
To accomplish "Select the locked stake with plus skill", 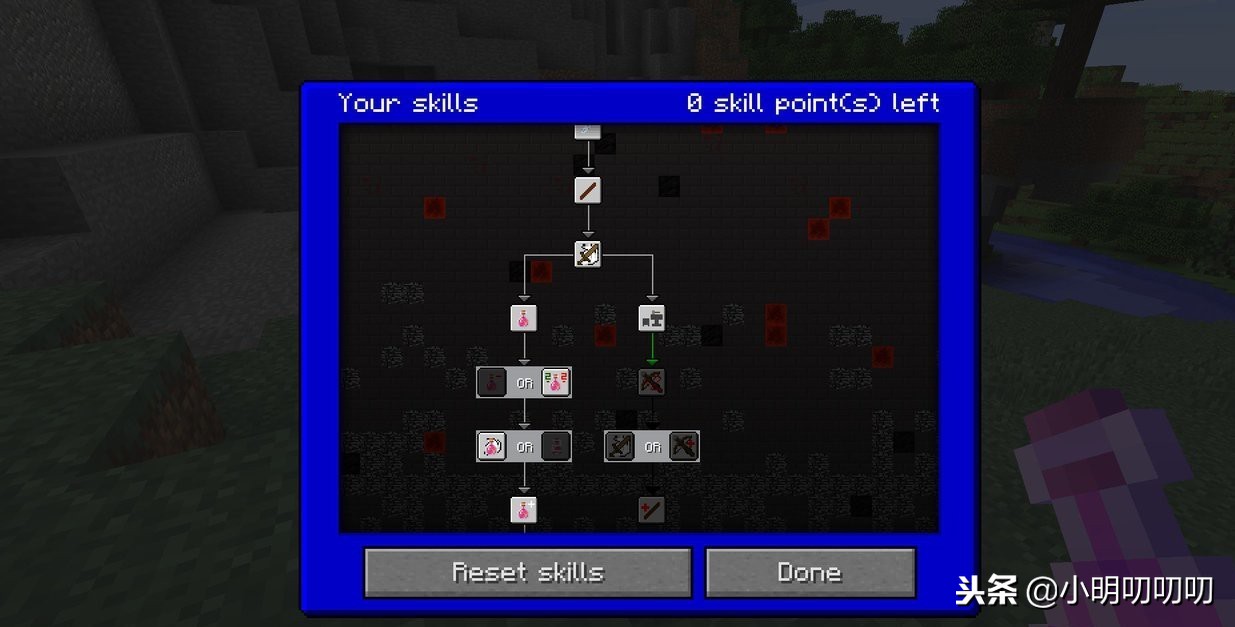I will tap(652, 510).
